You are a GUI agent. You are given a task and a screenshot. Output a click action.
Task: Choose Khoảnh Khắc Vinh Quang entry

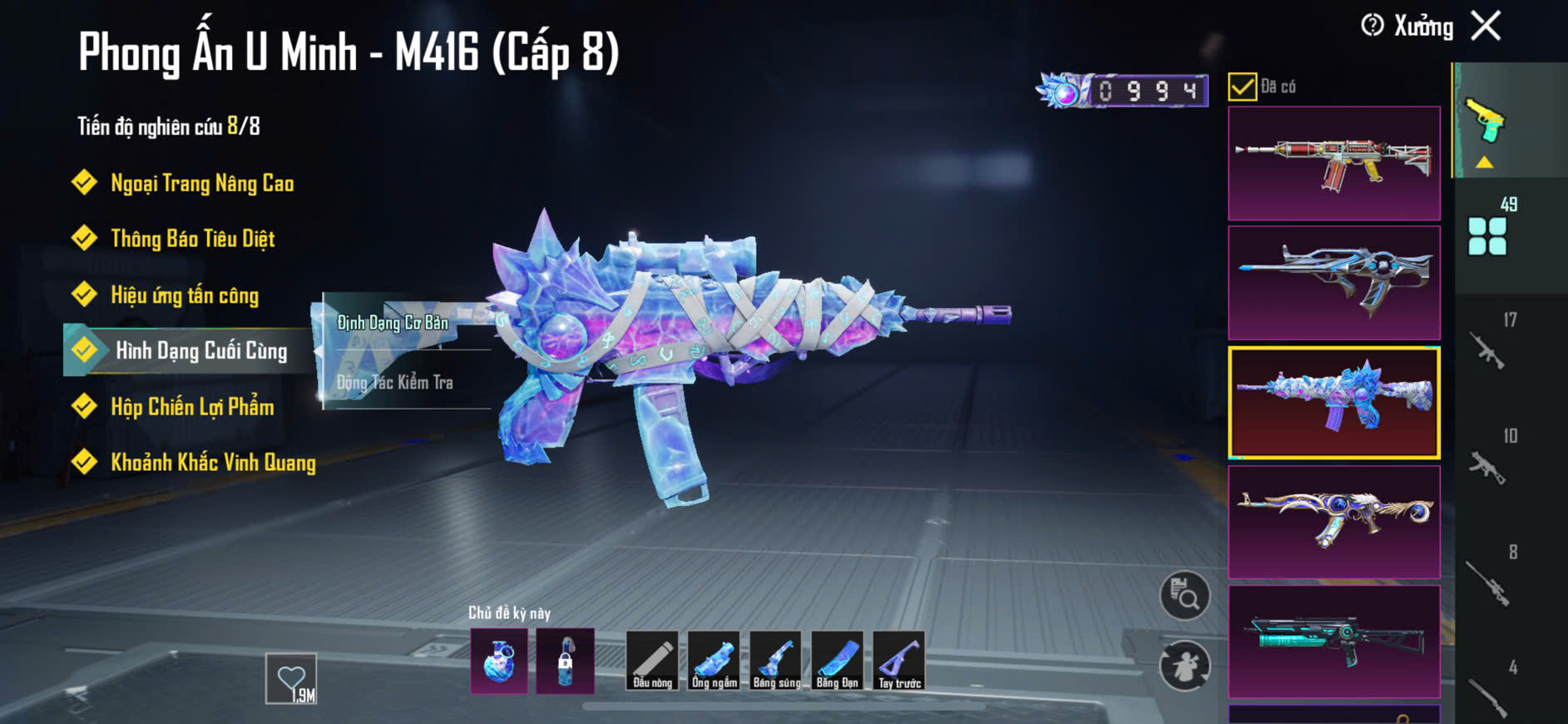(x=212, y=463)
